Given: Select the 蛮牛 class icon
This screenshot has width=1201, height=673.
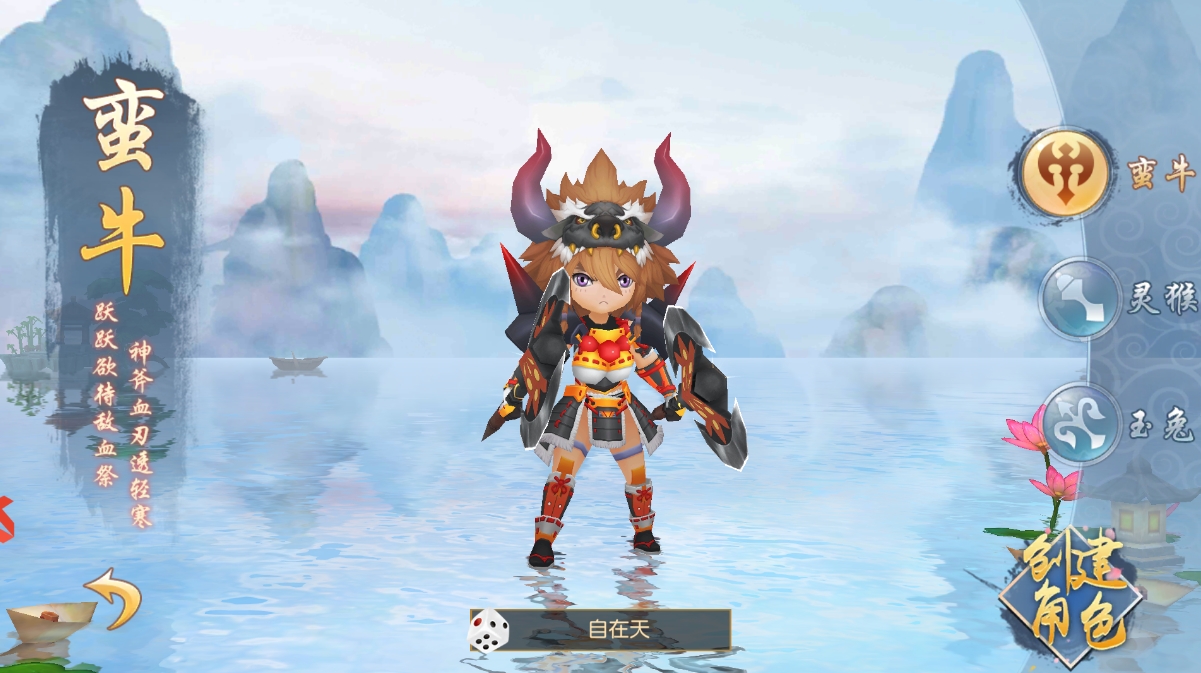Looking at the screenshot, I should (x=1064, y=172).
